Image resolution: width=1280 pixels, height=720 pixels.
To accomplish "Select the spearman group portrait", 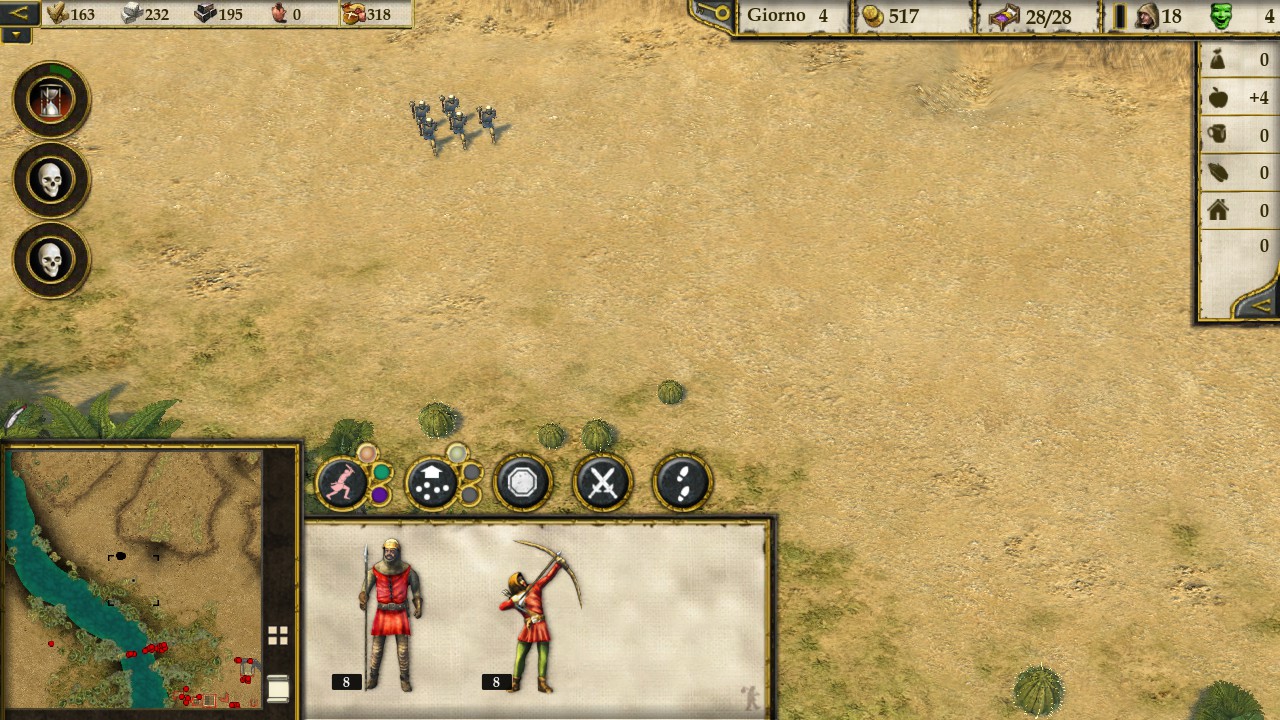I will tap(390, 615).
